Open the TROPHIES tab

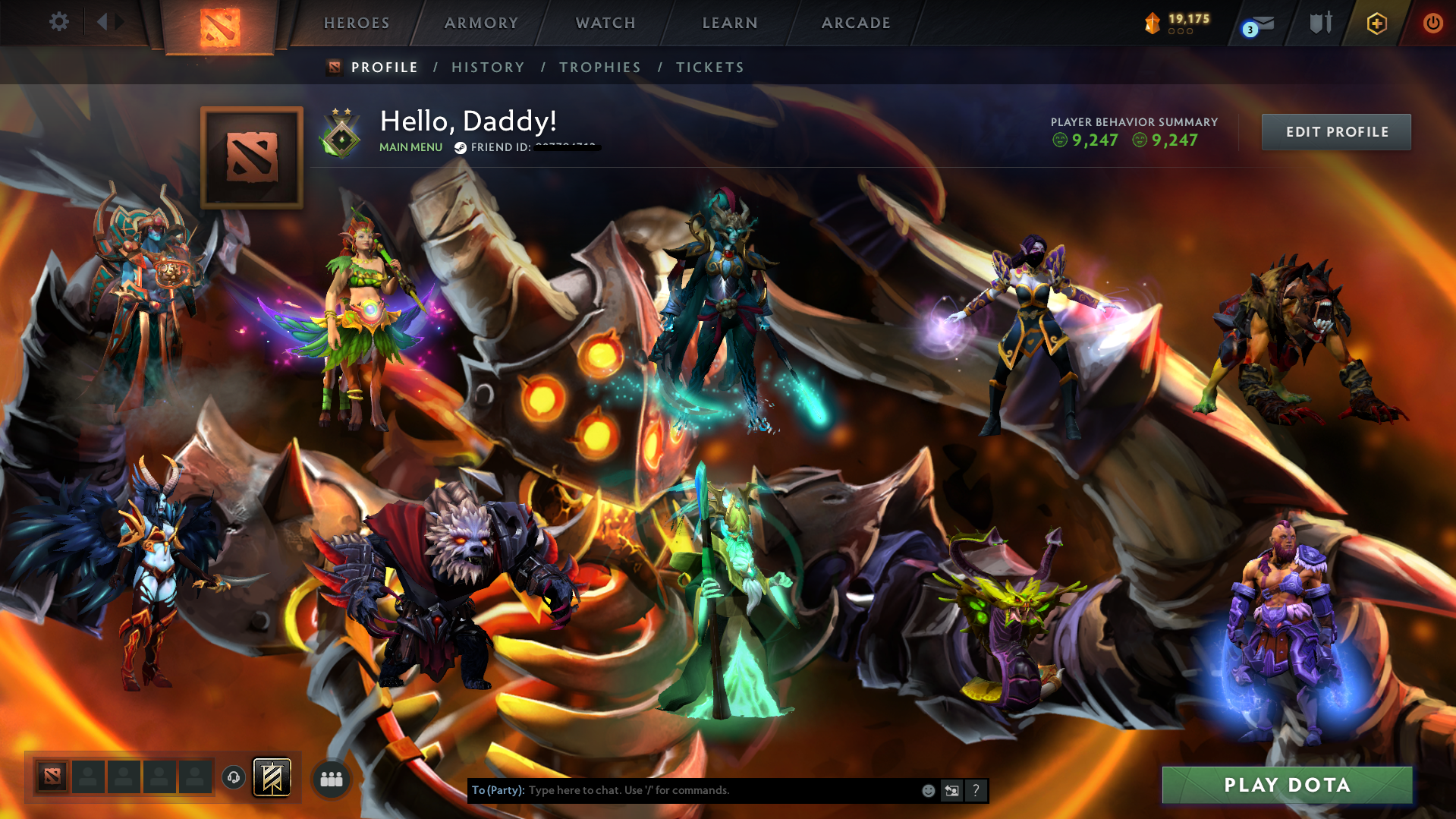coord(599,67)
